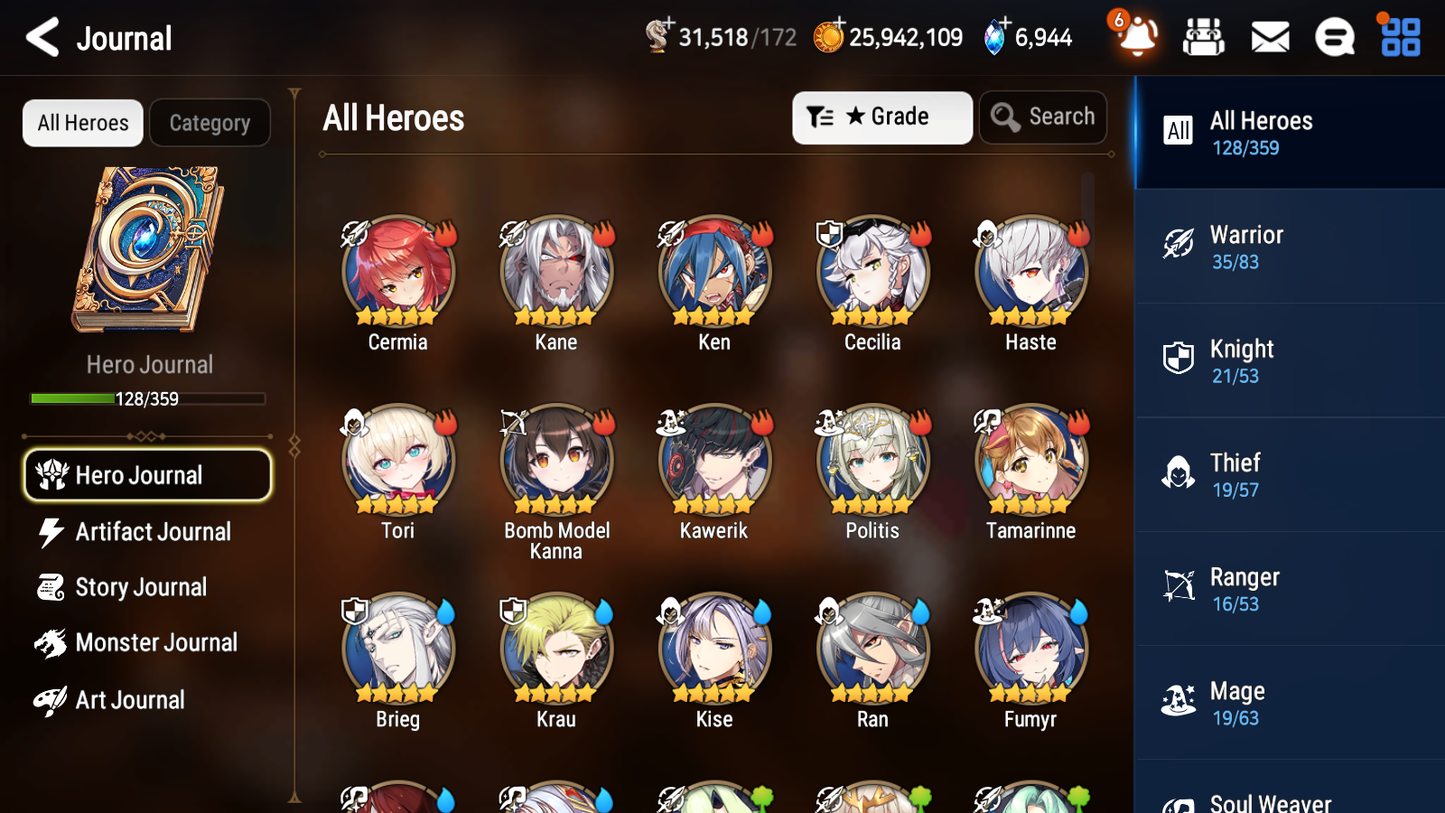Screen dimensions: 1445x813
Task: Click the Hero Journal progress bar
Action: coord(148,397)
